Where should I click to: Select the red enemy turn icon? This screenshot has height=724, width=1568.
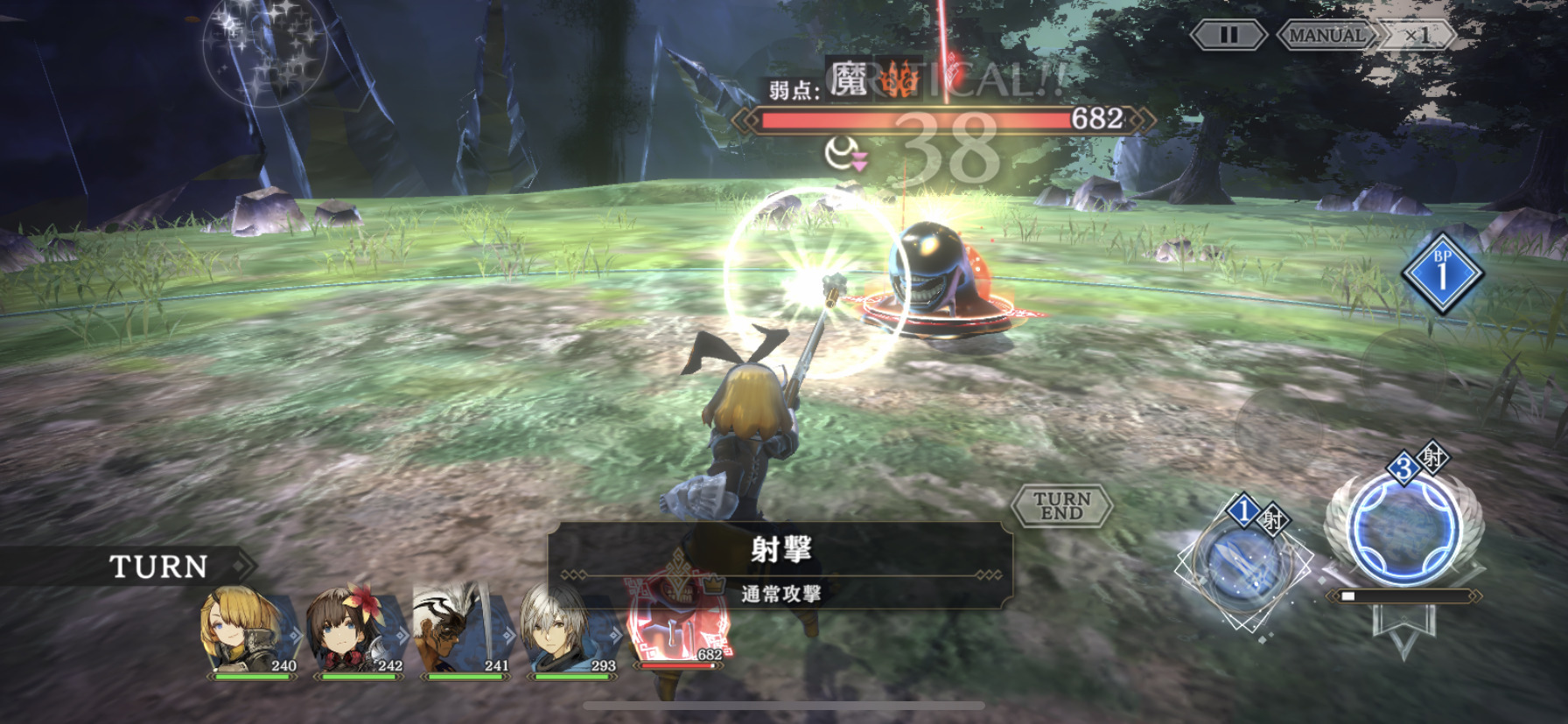[676, 625]
